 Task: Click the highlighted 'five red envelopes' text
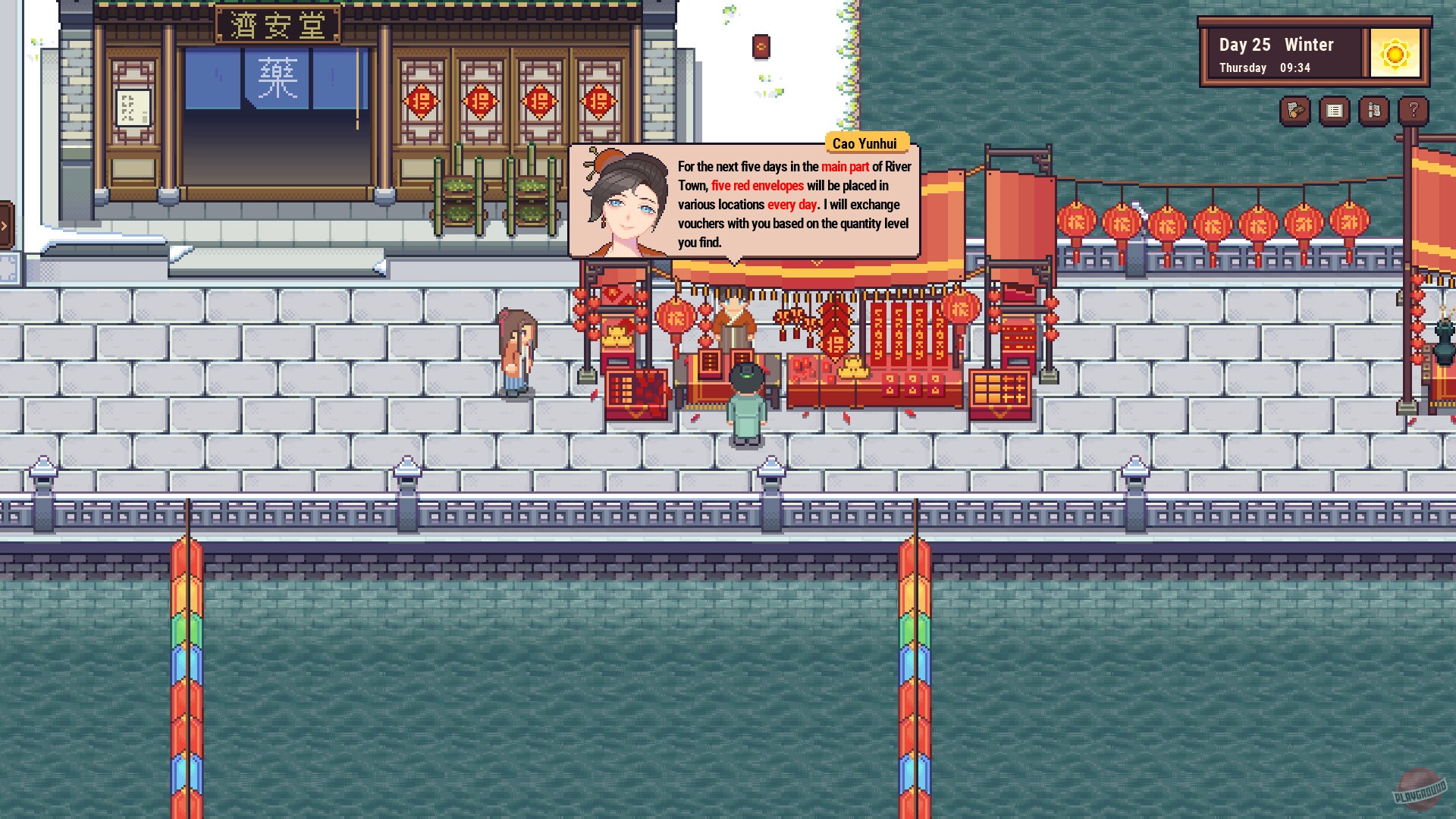[756, 185]
